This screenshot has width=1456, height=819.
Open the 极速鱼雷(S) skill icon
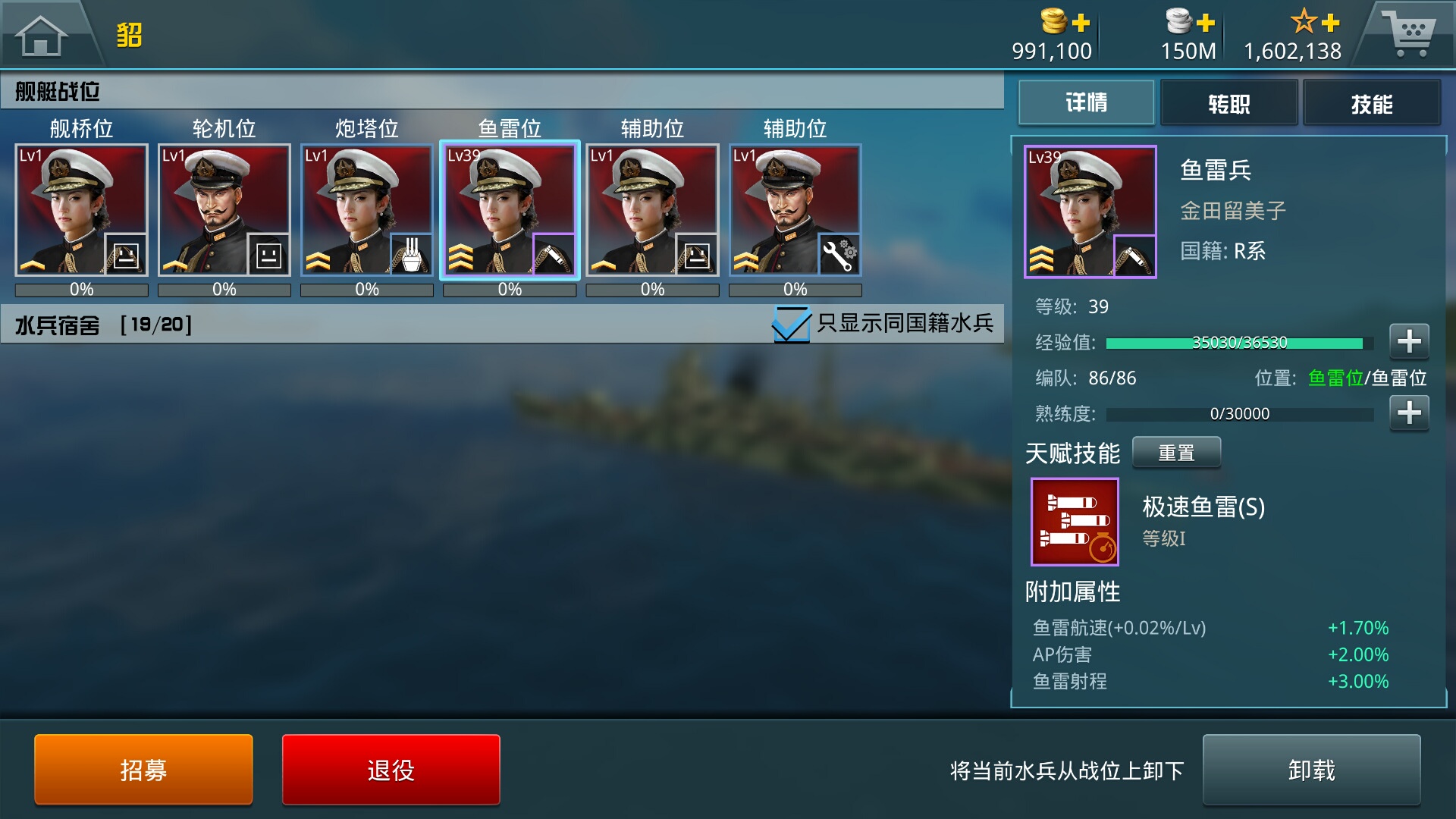pos(1075,522)
